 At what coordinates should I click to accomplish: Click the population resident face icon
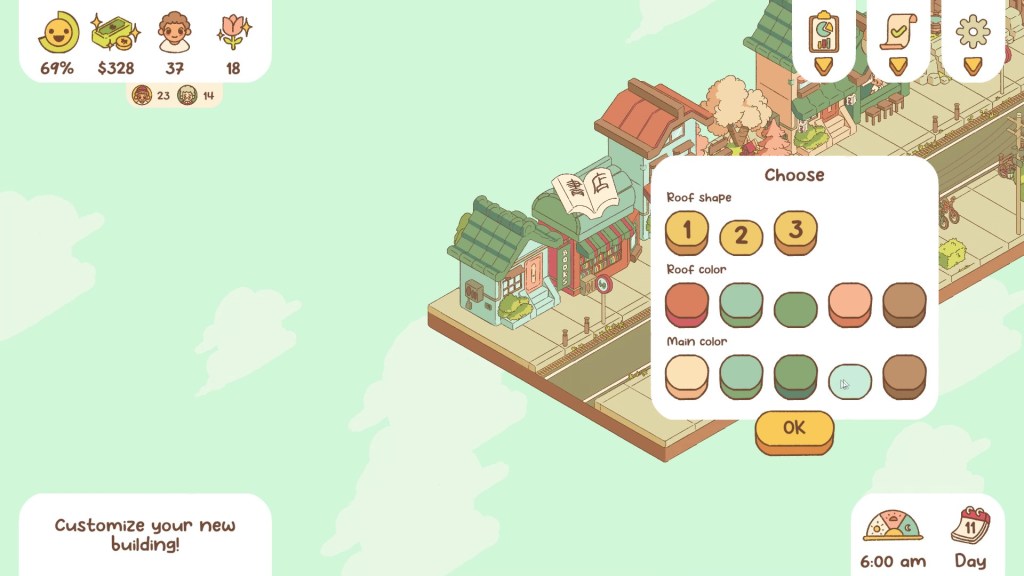[x=174, y=33]
